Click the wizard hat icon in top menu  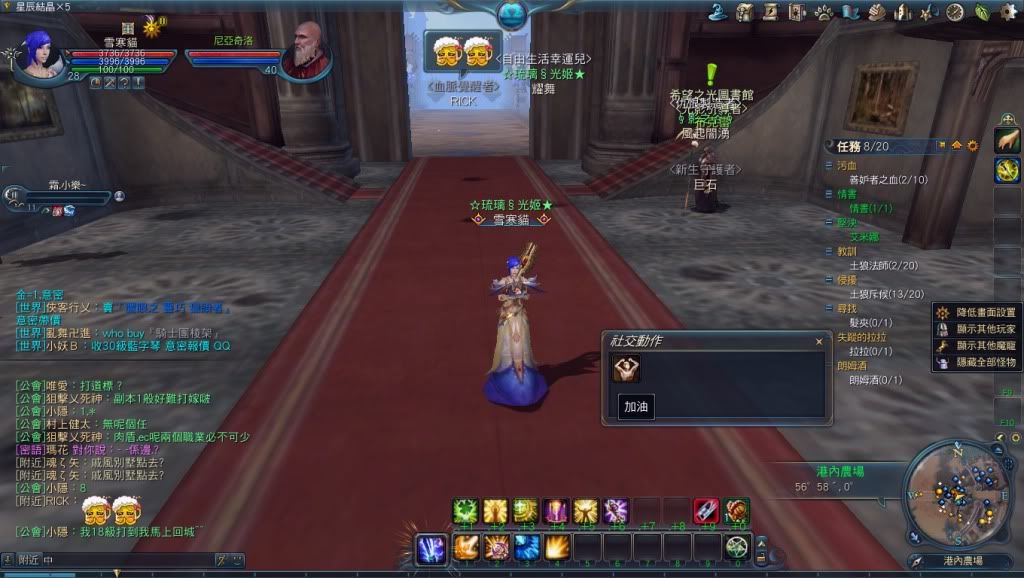tap(717, 12)
